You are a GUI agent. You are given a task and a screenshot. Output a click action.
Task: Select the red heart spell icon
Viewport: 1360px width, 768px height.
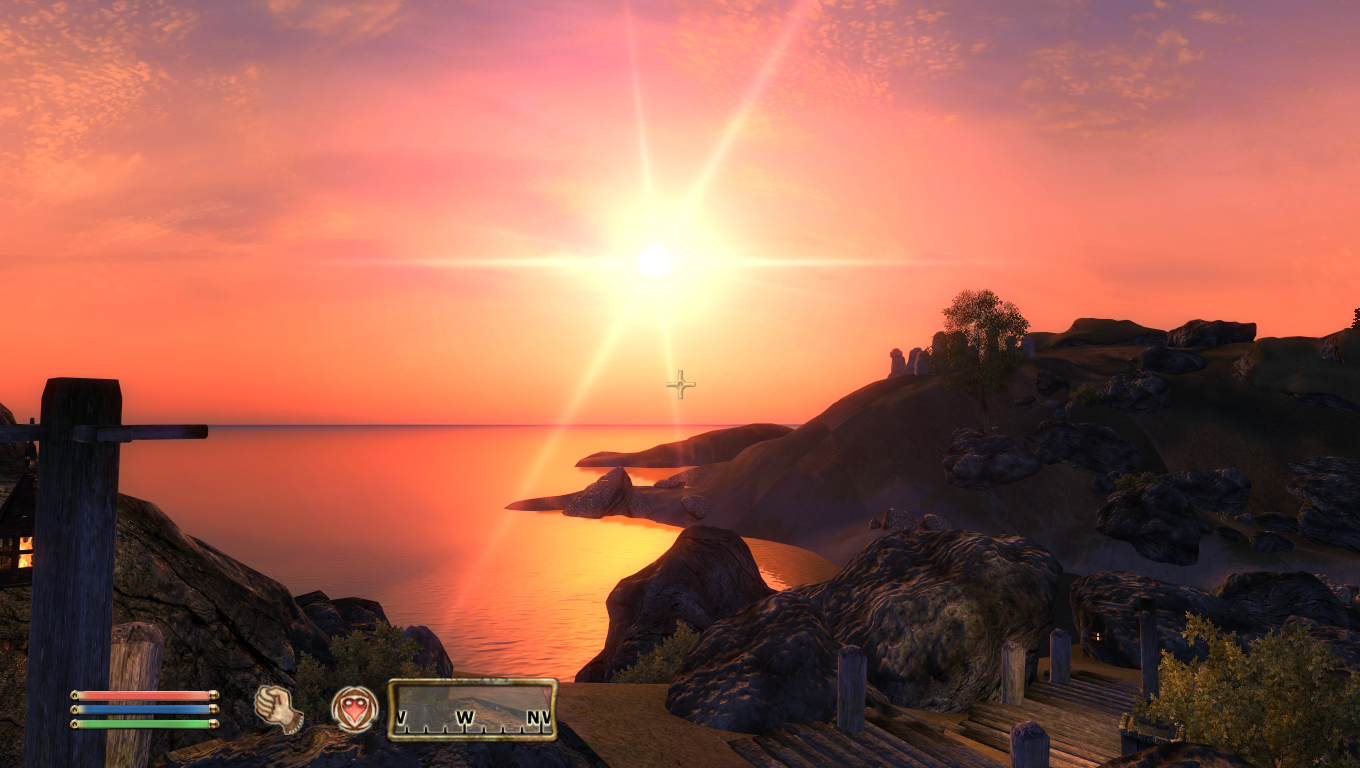tap(355, 709)
